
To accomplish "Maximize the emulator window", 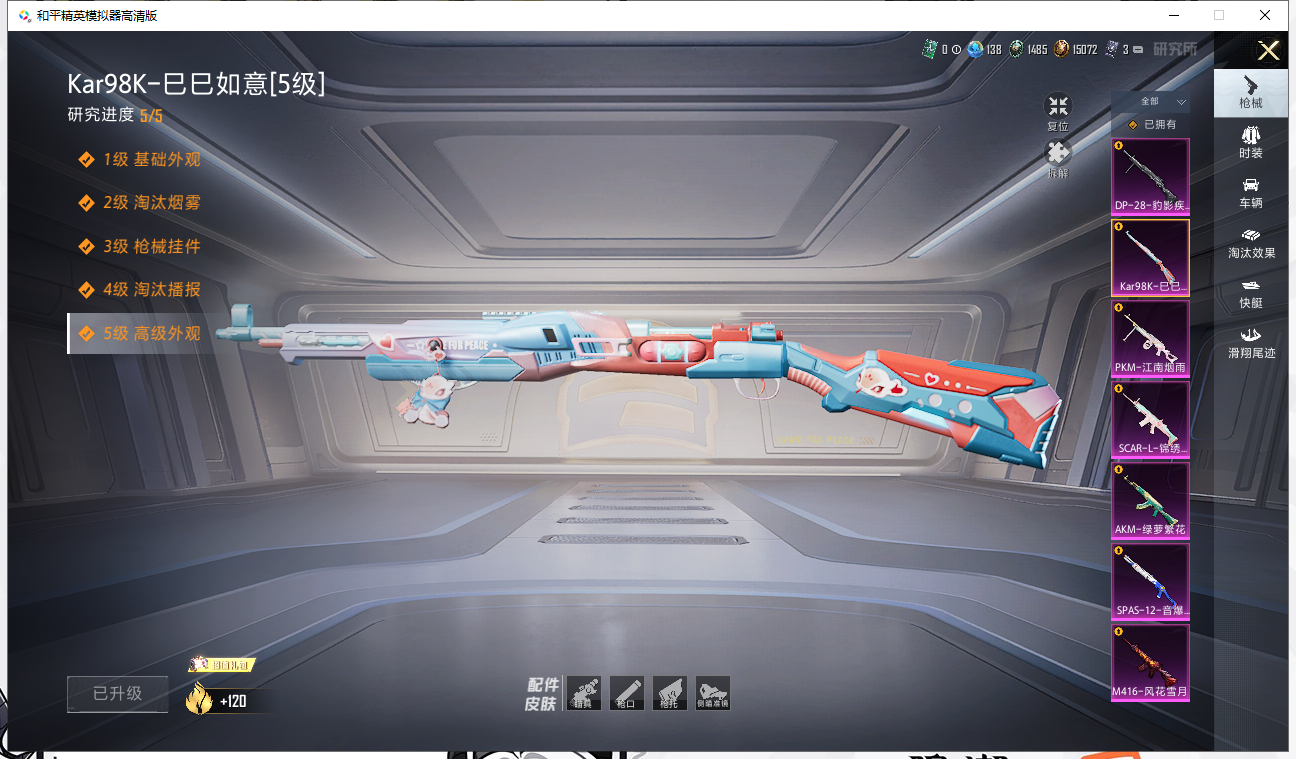I will pos(1218,15).
